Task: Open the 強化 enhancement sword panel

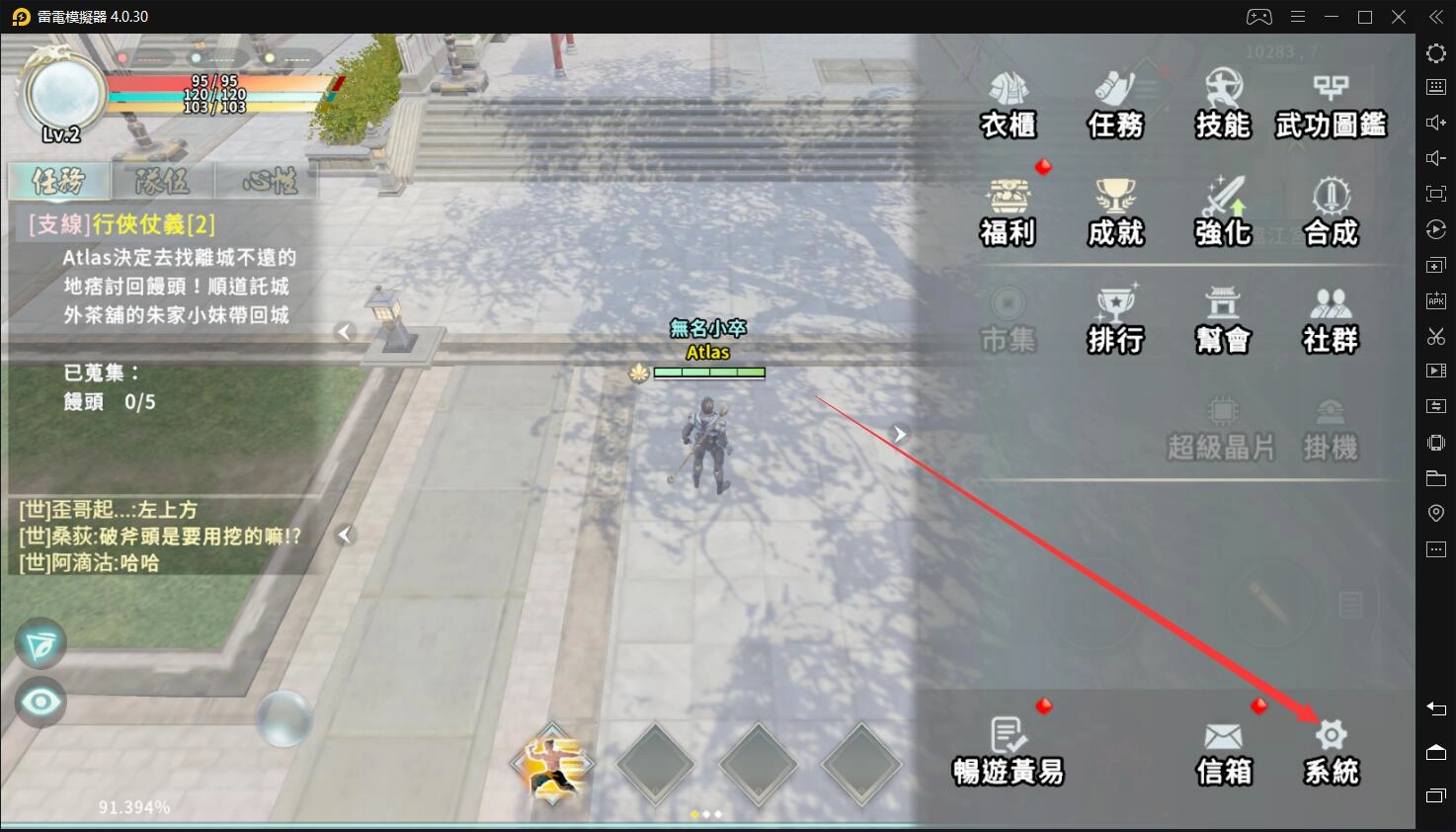Action: point(1222,210)
